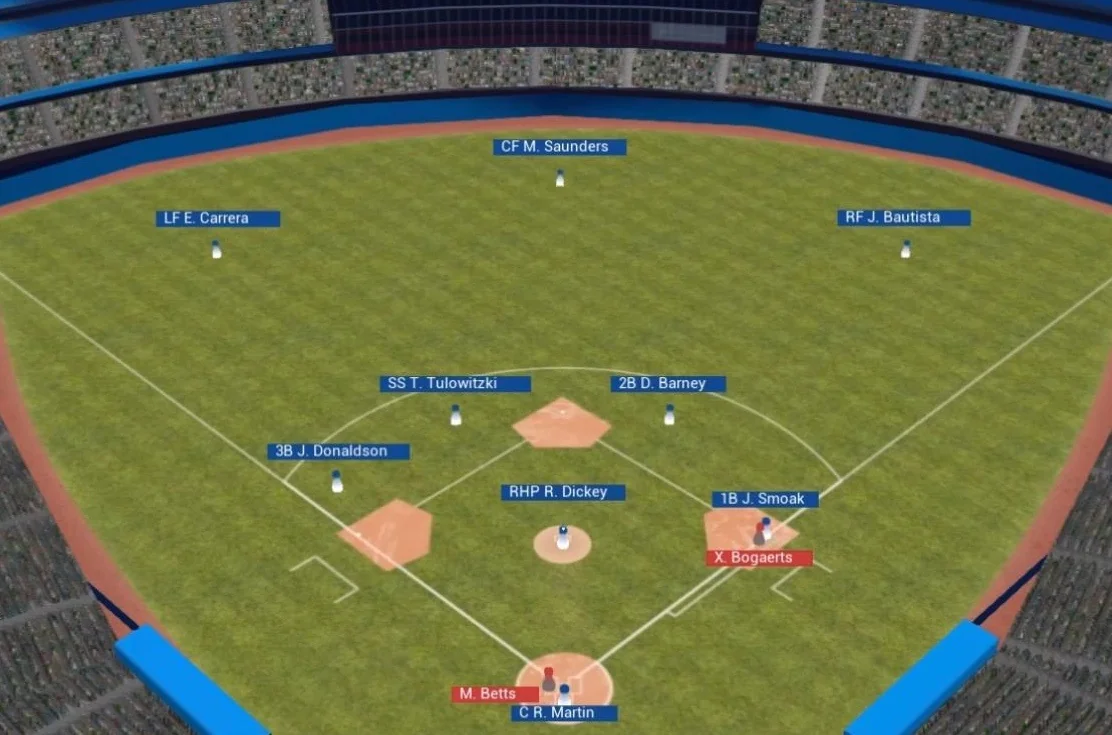1112x735 pixels.
Task: Choose the 2B D. Barney label
Action: click(x=667, y=384)
